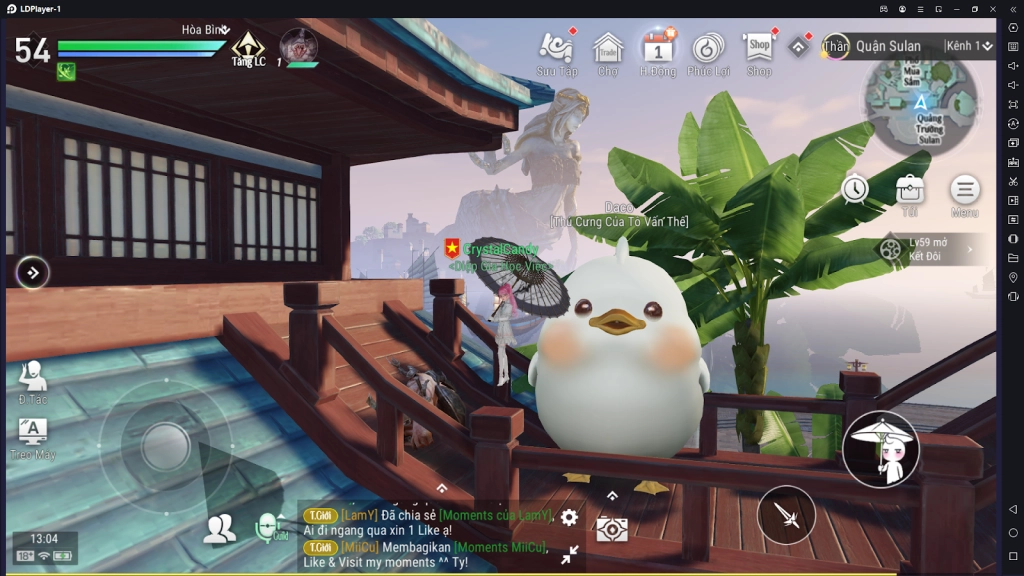The image size is (1024, 576).
Task: Toggle Treo Máy auto-play
Action: coord(32,437)
